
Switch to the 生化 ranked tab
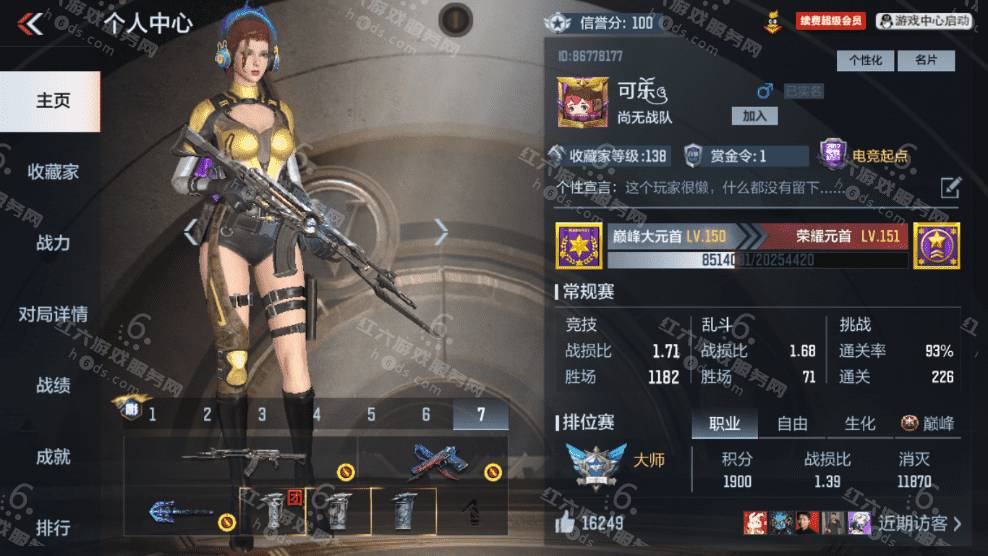[x=859, y=424]
